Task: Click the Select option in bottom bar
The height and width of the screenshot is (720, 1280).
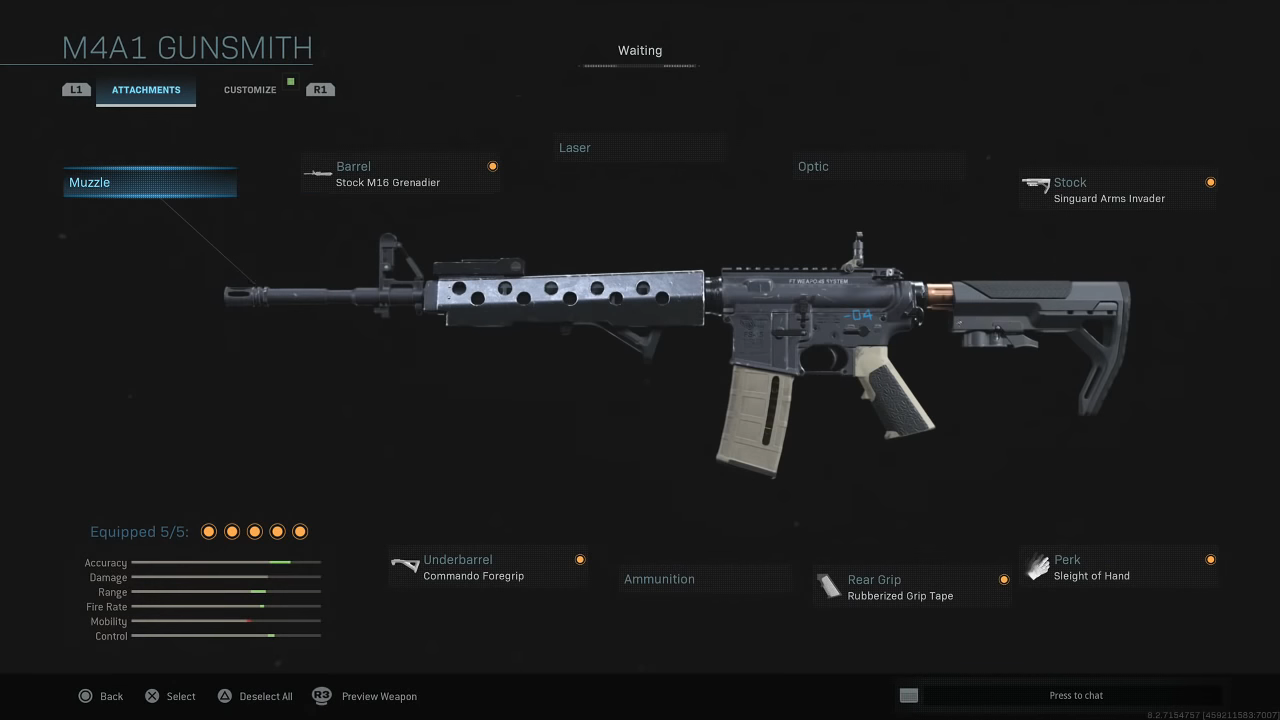Action: click(171, 696)
